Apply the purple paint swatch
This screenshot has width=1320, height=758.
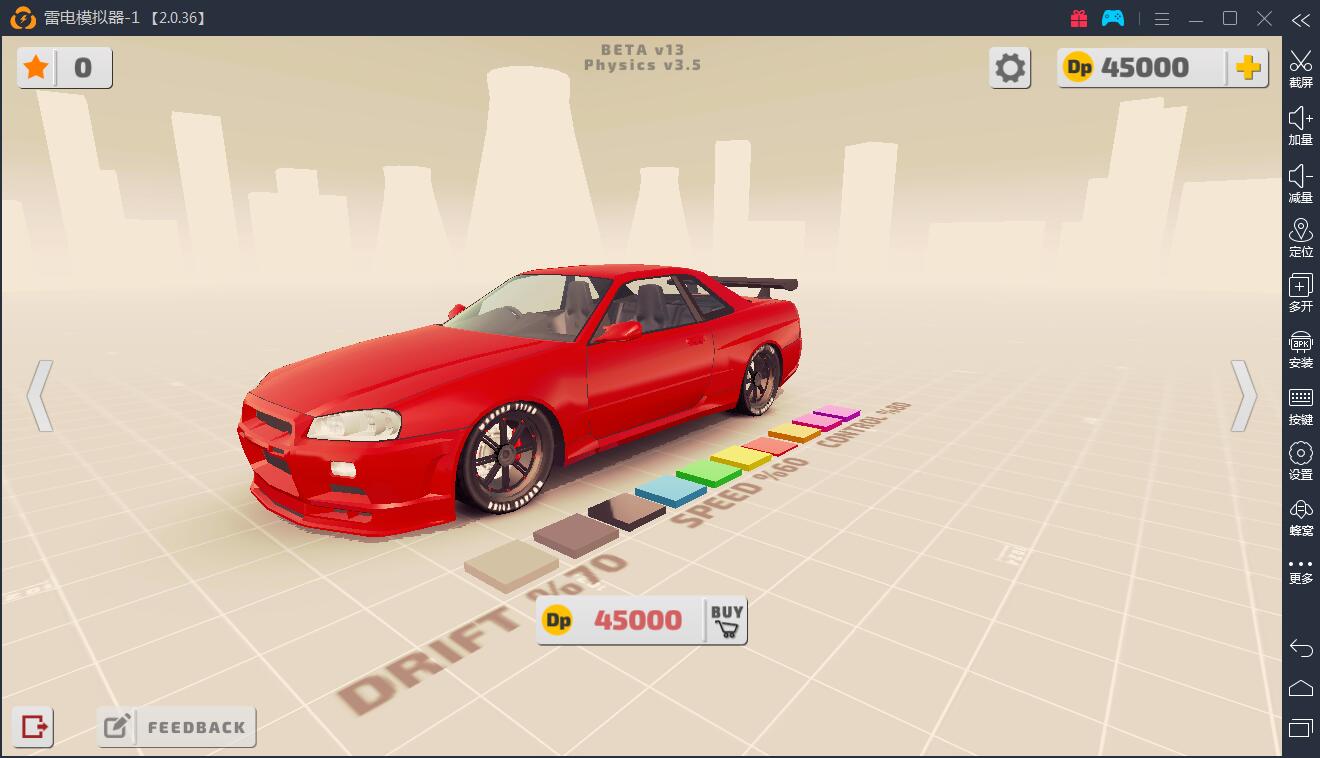click(837, 412)
